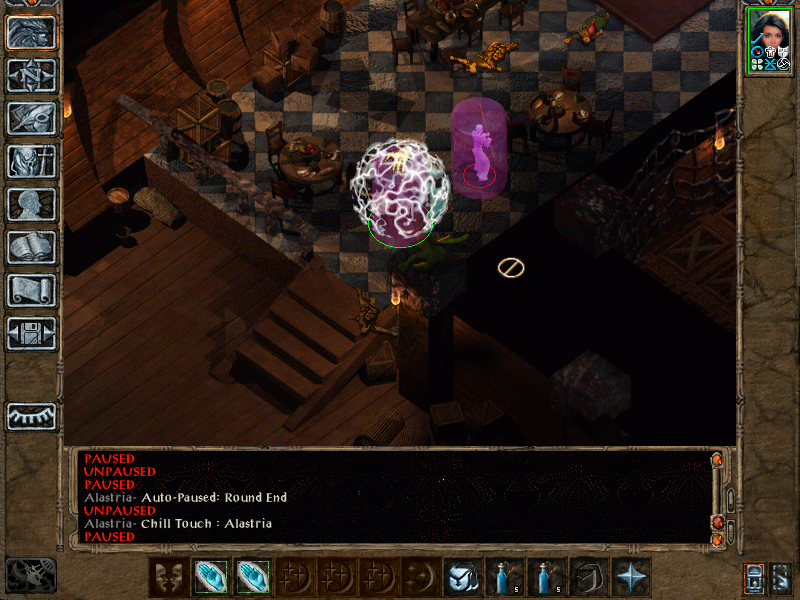Activate the talk masks action button
The image size is (800, 600).
[167, 577]
